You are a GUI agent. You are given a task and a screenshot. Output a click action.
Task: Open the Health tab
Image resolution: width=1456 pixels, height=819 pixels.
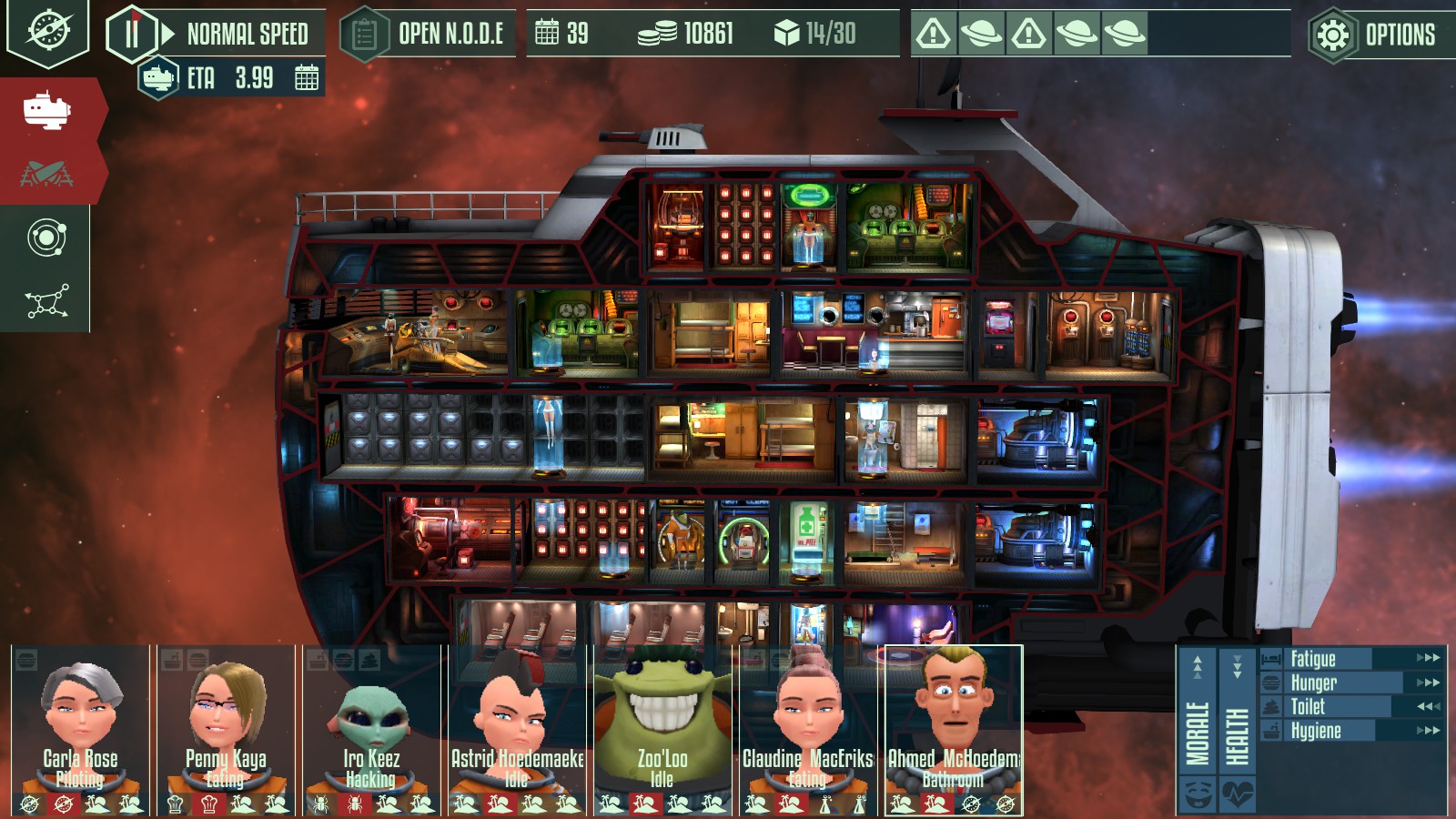pos(1238,728)
